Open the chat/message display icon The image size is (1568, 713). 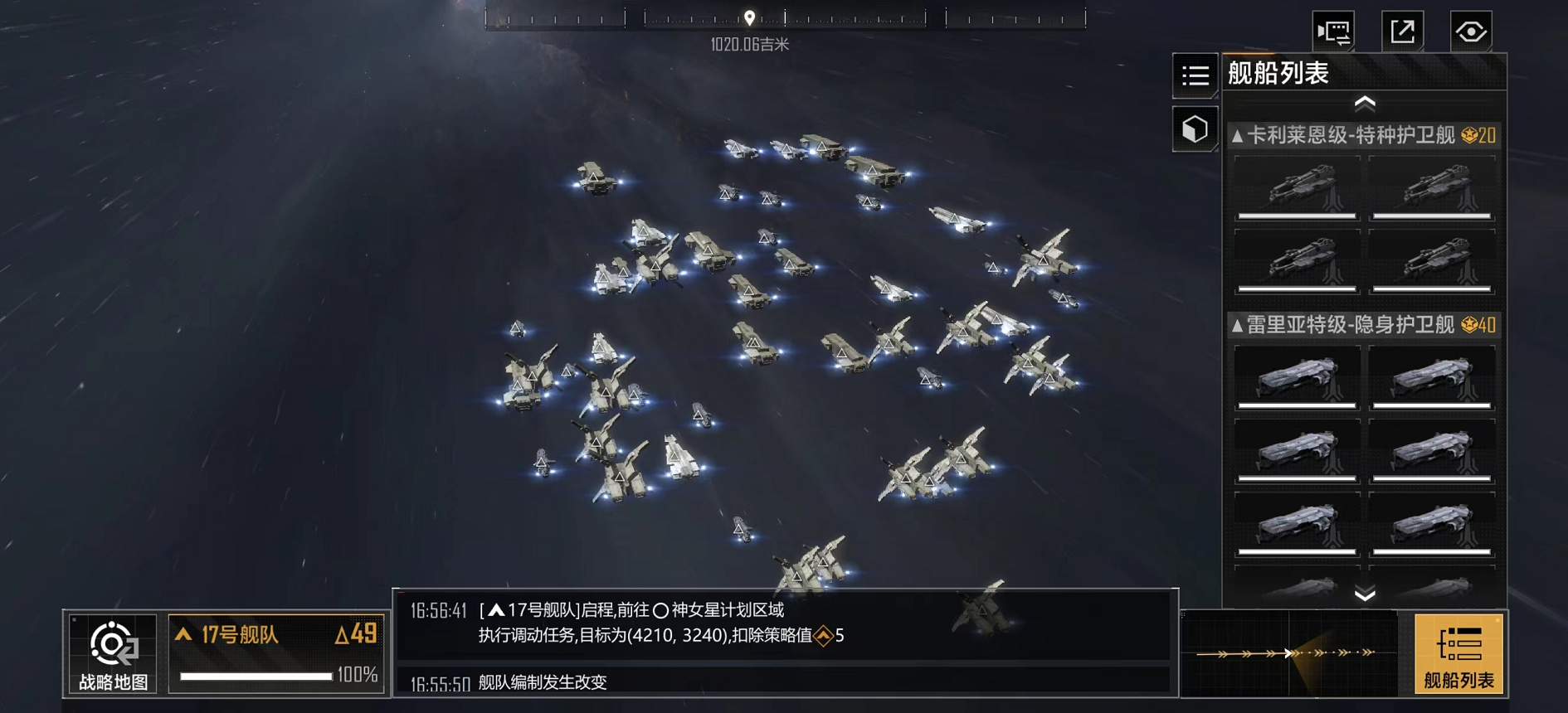click(1333, 32)
